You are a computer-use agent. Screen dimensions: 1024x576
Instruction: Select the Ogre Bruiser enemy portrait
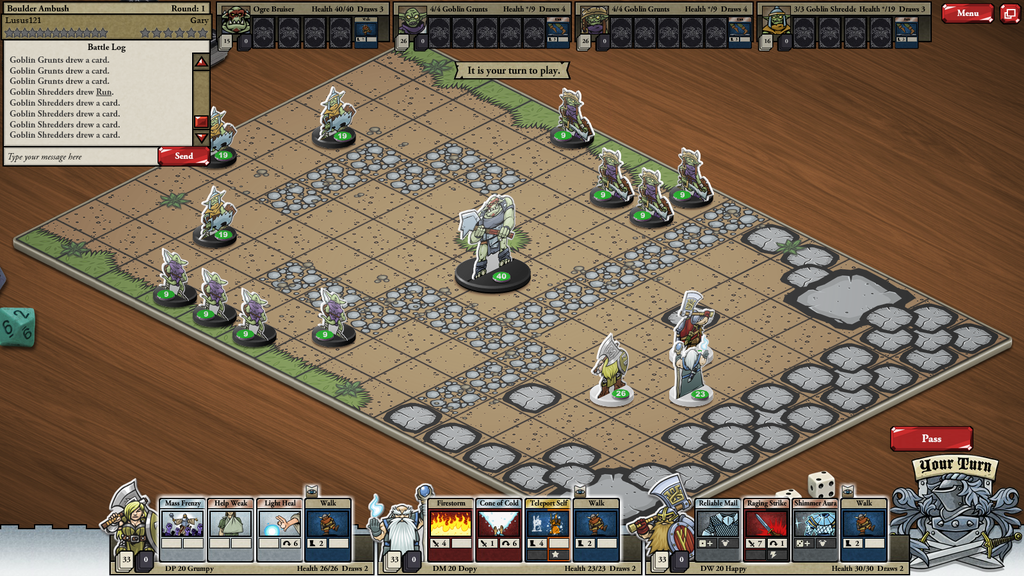235,20
